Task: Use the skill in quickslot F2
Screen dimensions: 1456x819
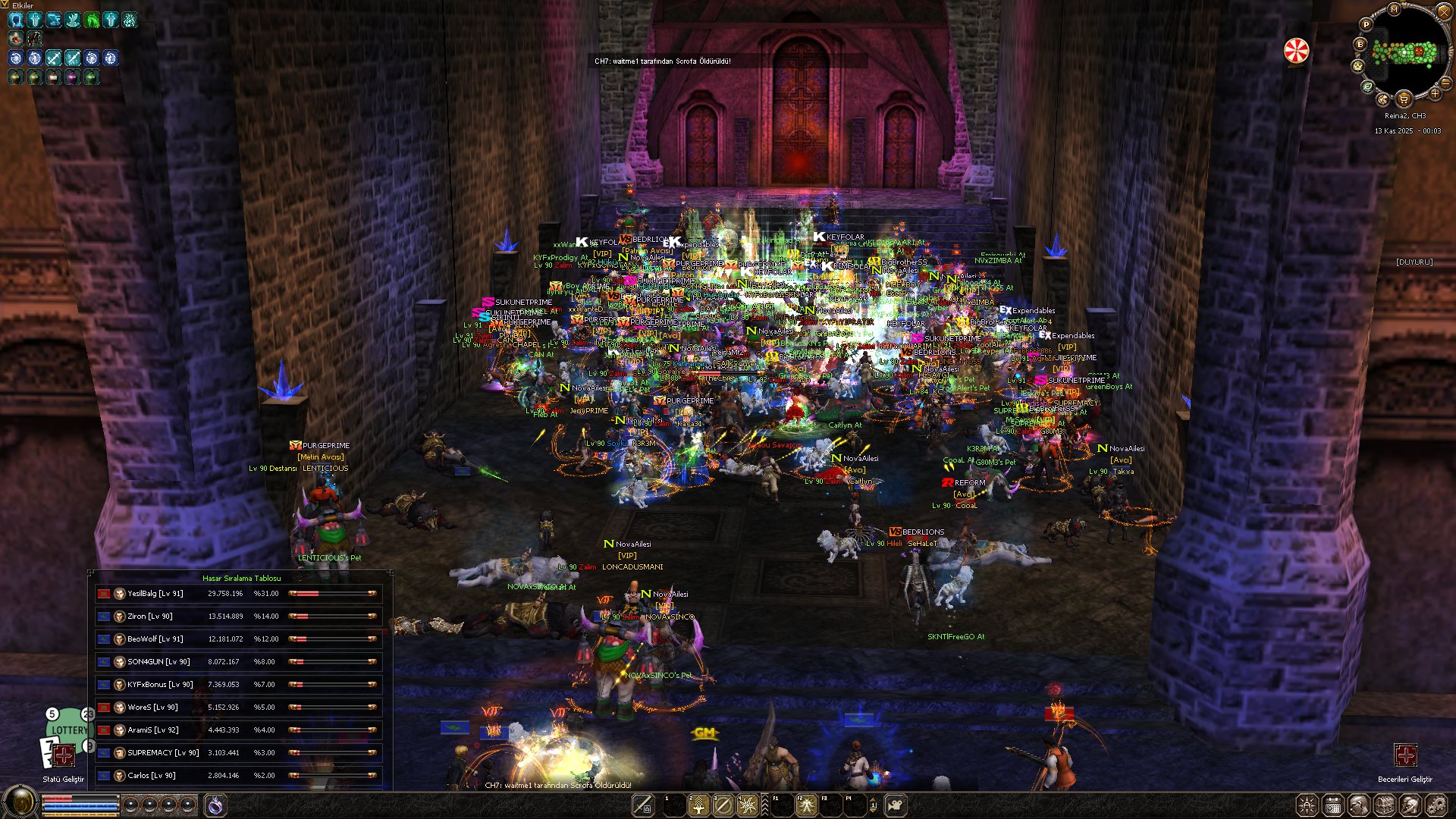Action: (x=806, y=805)
